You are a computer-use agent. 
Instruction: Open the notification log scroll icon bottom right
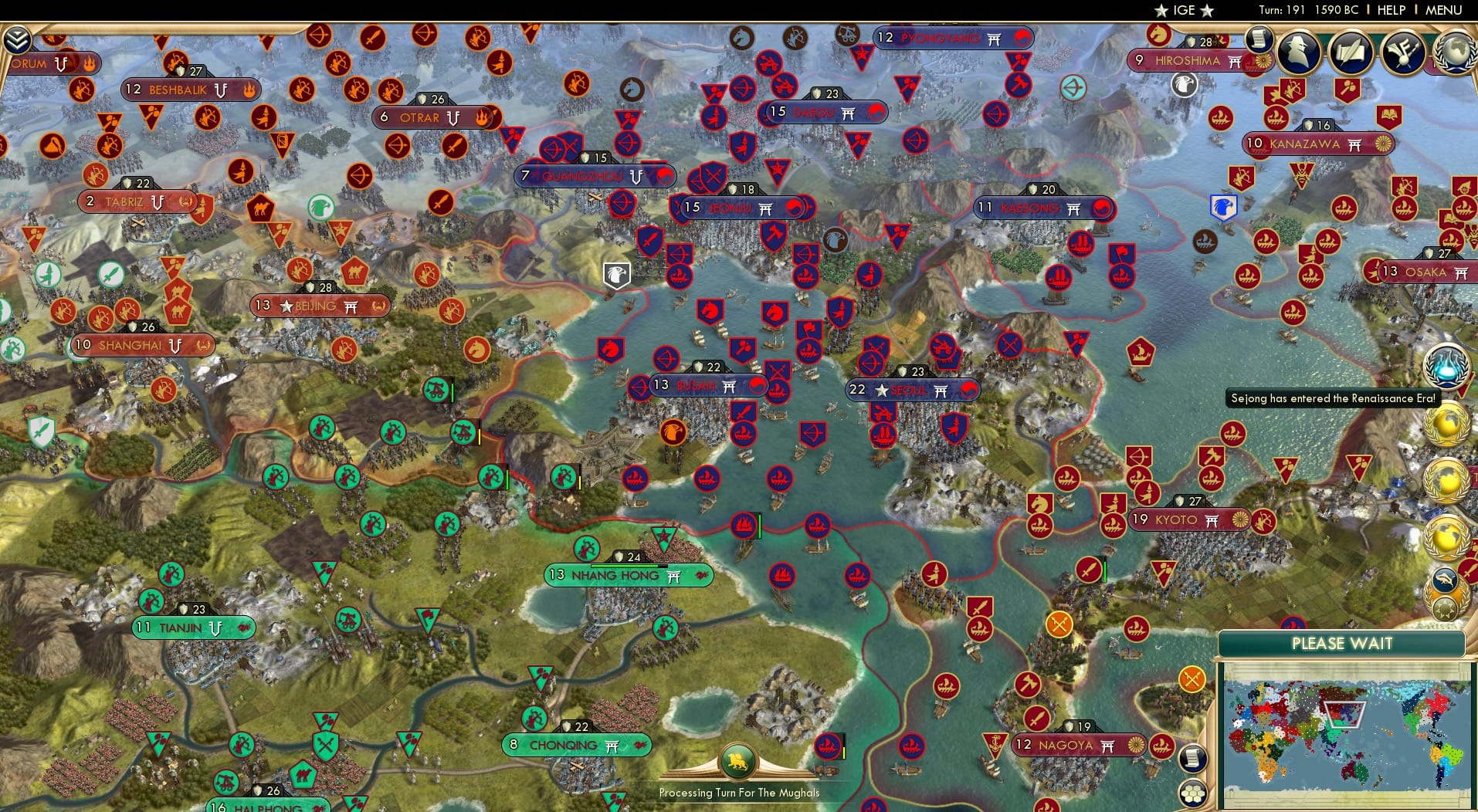[x=1193, y=758]
